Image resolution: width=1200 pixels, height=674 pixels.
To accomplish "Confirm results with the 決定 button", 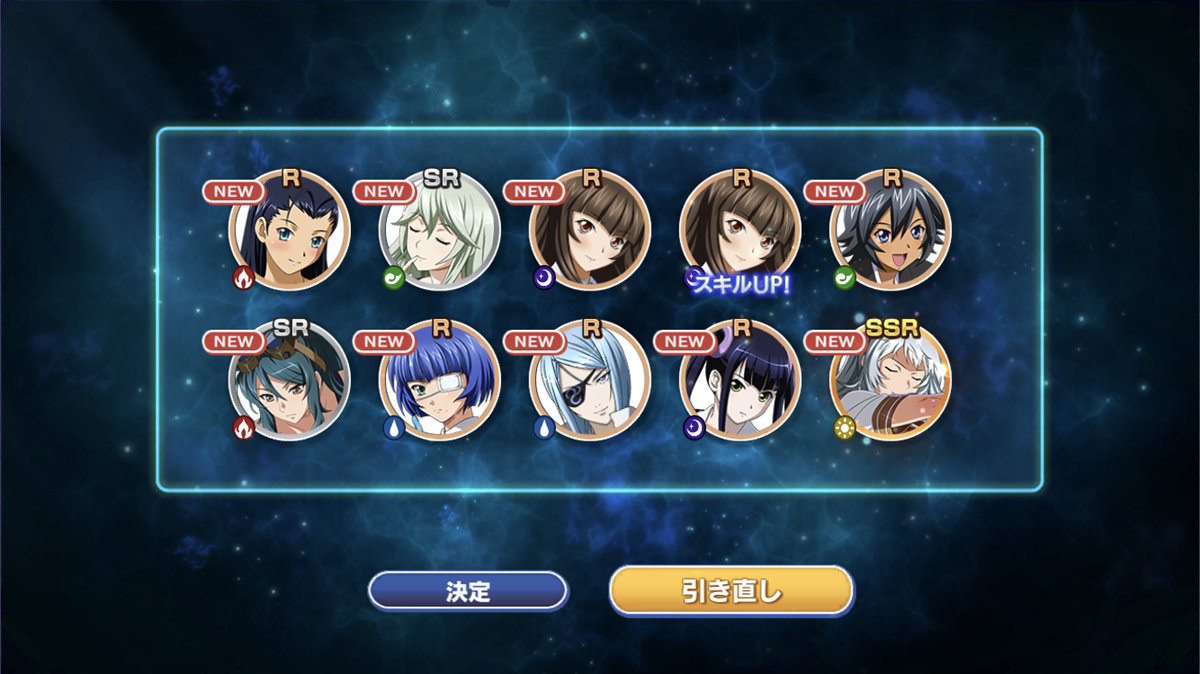I will pyautogui.click(x=467, y=591).
